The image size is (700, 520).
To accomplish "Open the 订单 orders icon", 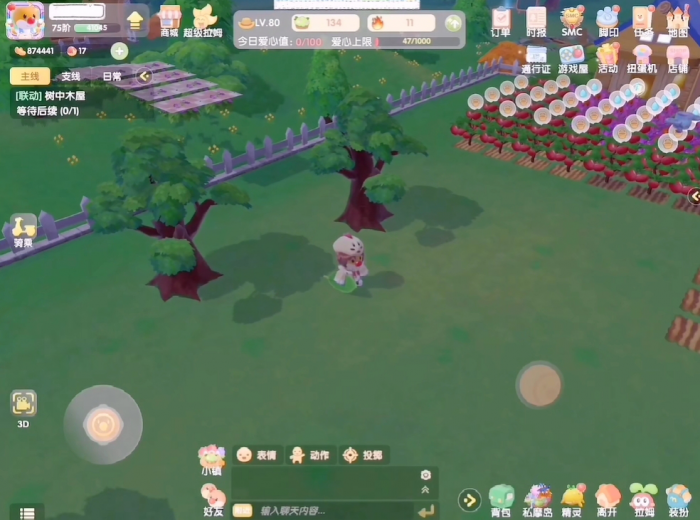I will point(501,20).
